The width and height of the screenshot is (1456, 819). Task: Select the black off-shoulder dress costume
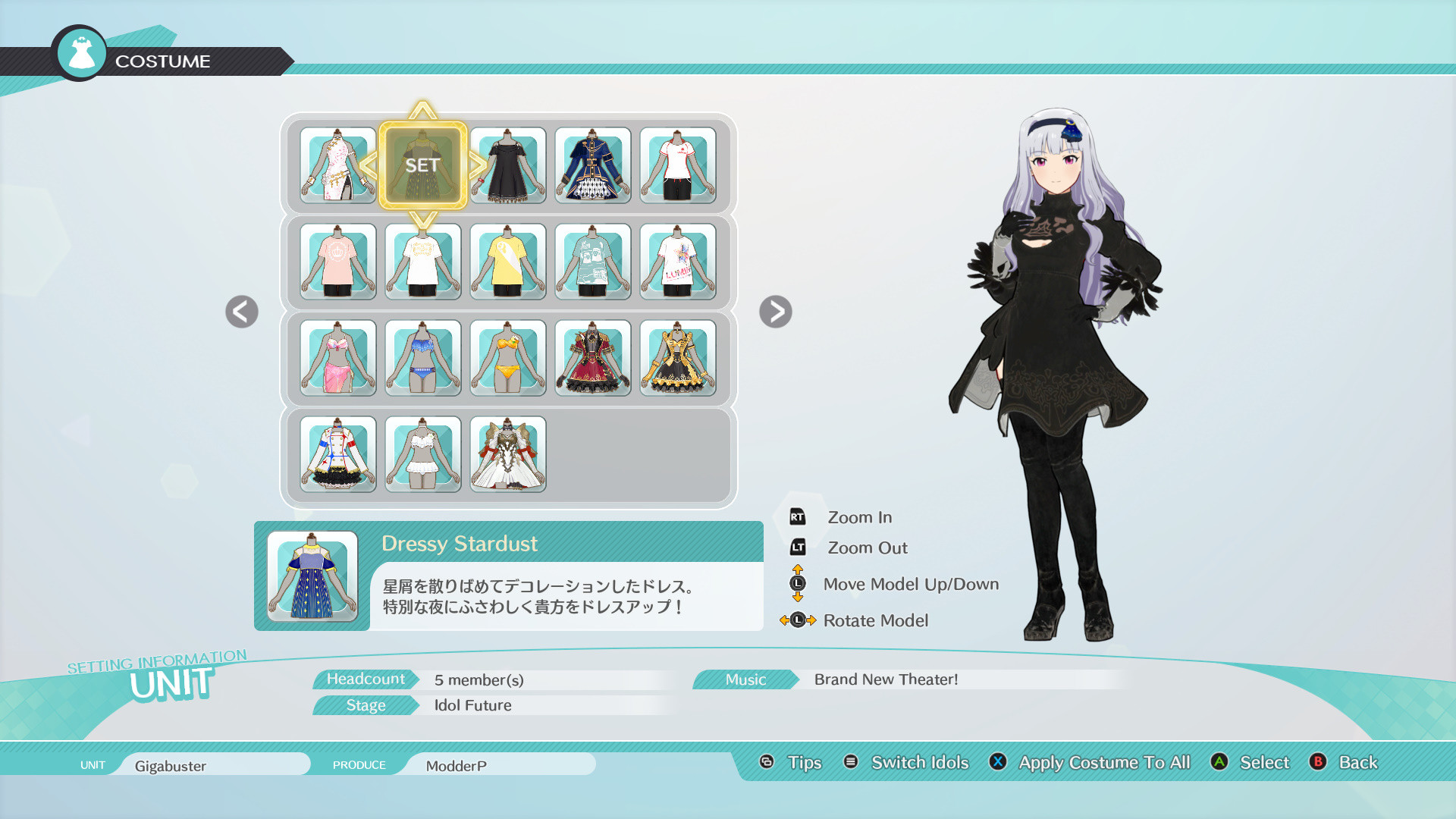[508, 167]
